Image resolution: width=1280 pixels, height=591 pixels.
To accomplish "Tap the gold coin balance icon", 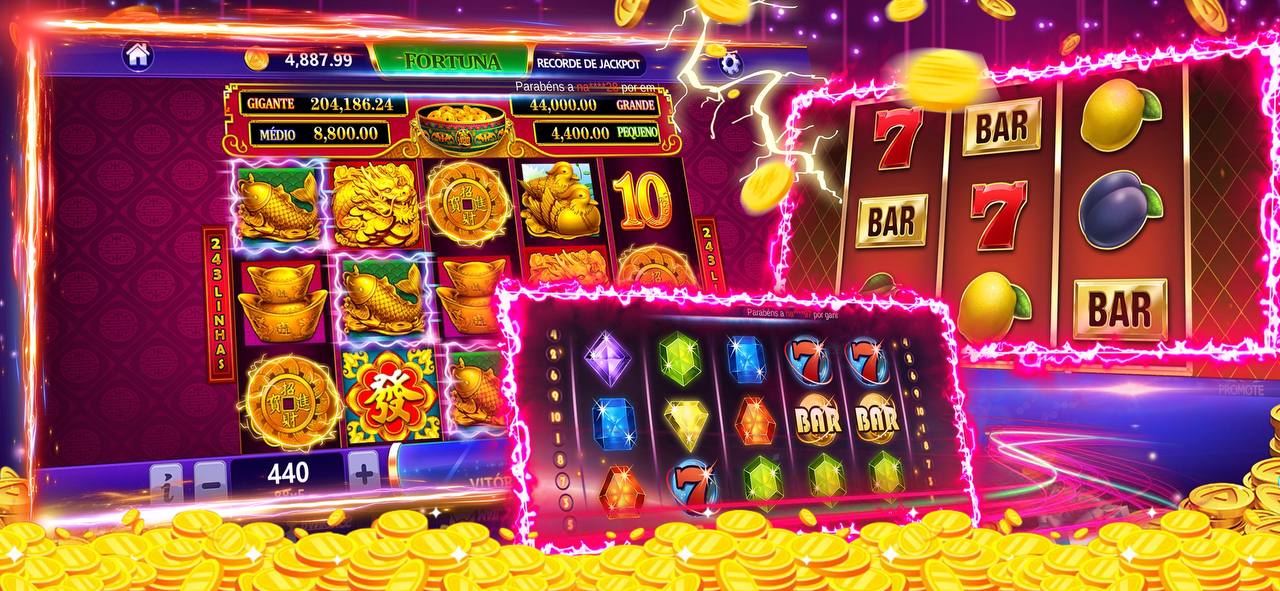I will 258,59.
